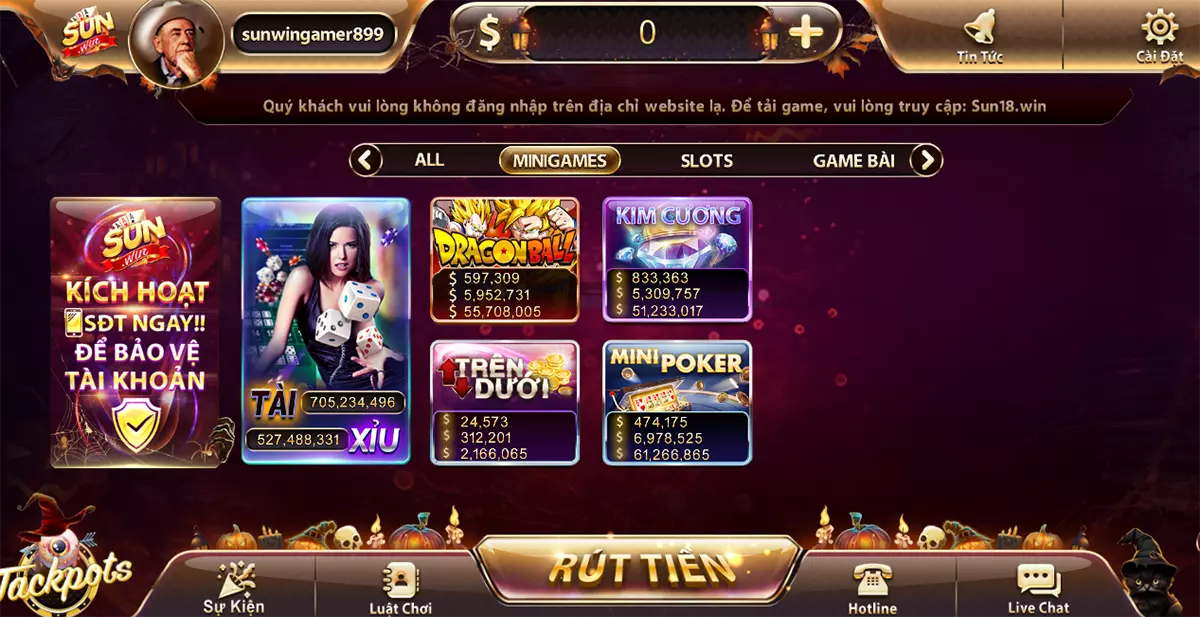Viewport: 1200px width, 617px height.
Task: Tap the phone activation promo banner
Action: [x=135, y=332]
